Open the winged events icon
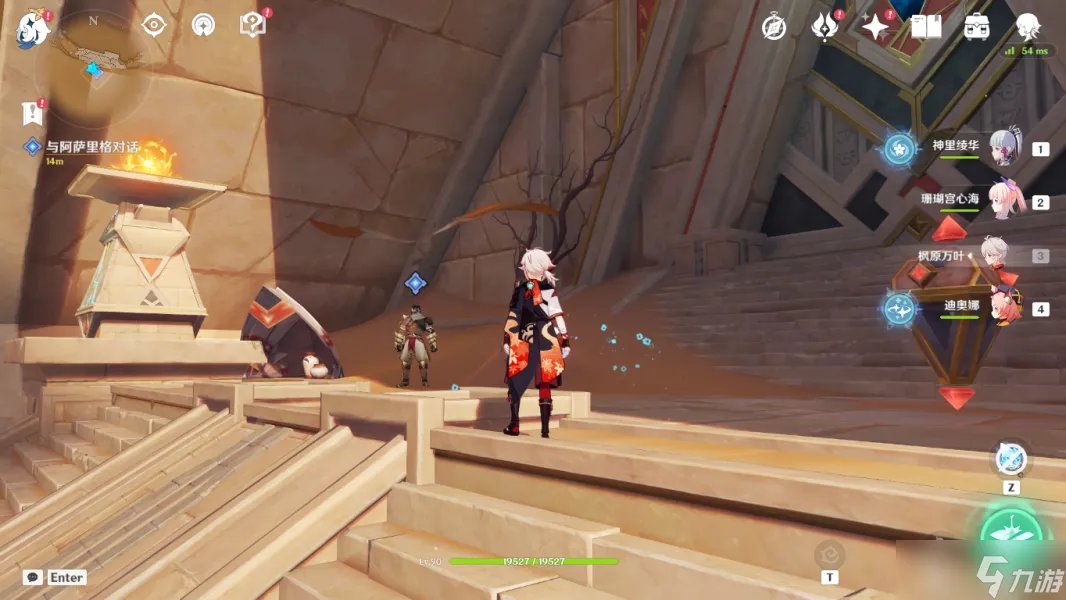Viewport: 1066px width, 600px height. point(825,27)
